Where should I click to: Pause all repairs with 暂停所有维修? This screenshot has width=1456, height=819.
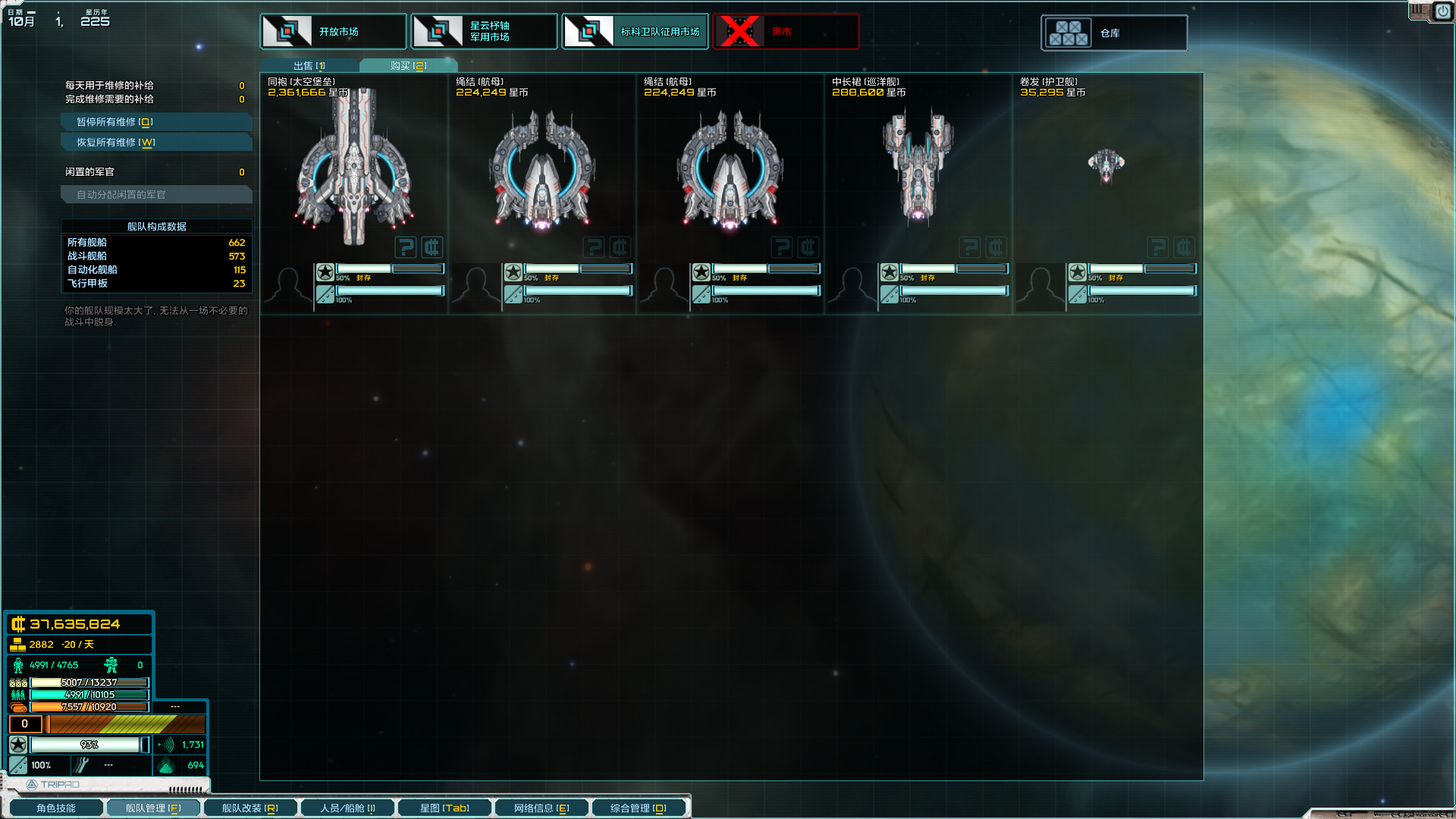tap(155, 122)
